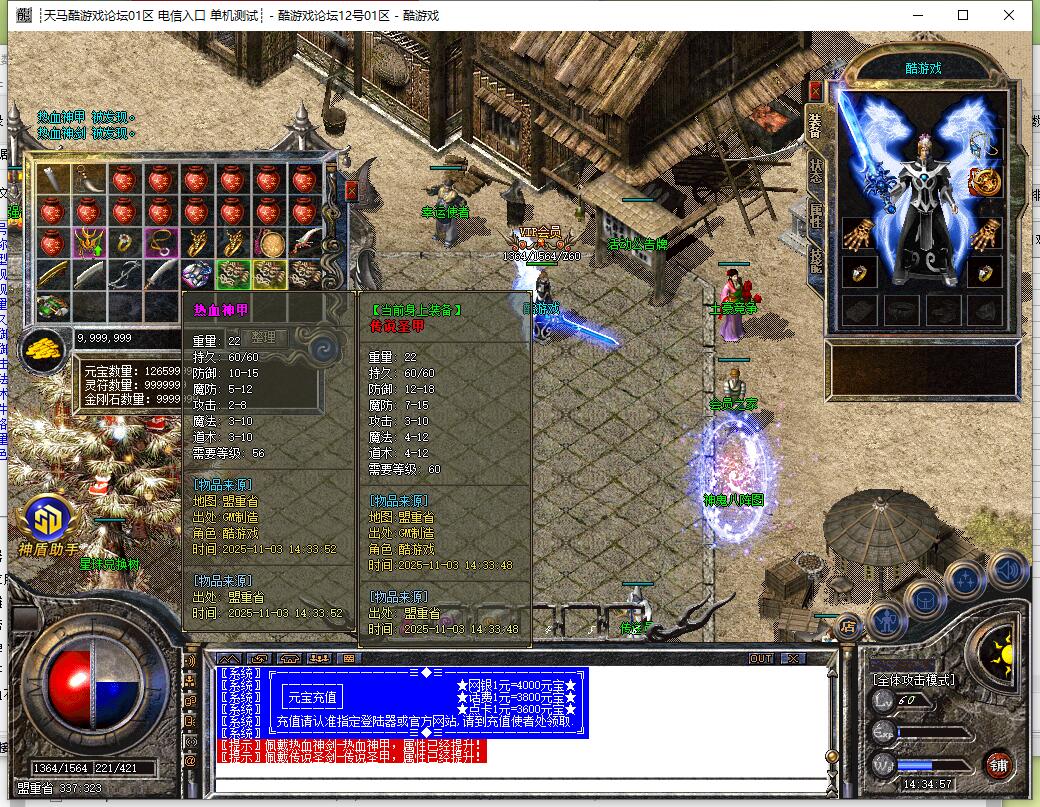This screenshot has width=1040, height=807.
Task: Open the 店 shop button
Action: click(x=849, y=626)
